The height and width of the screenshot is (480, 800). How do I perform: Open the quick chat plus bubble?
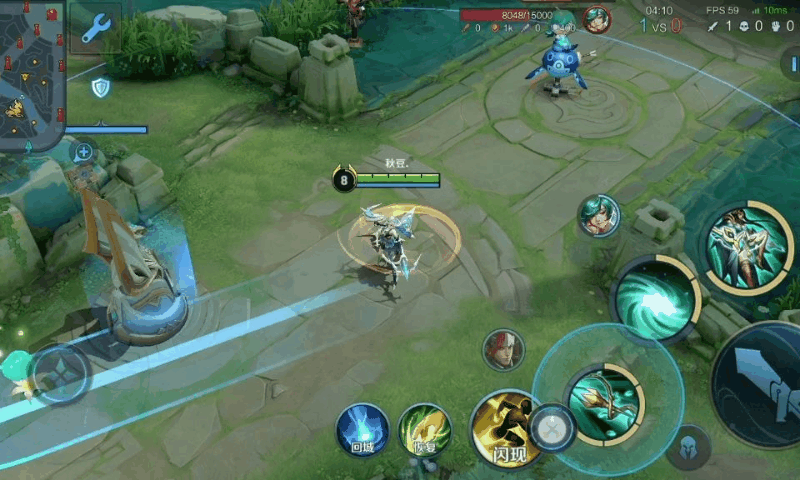84,153
